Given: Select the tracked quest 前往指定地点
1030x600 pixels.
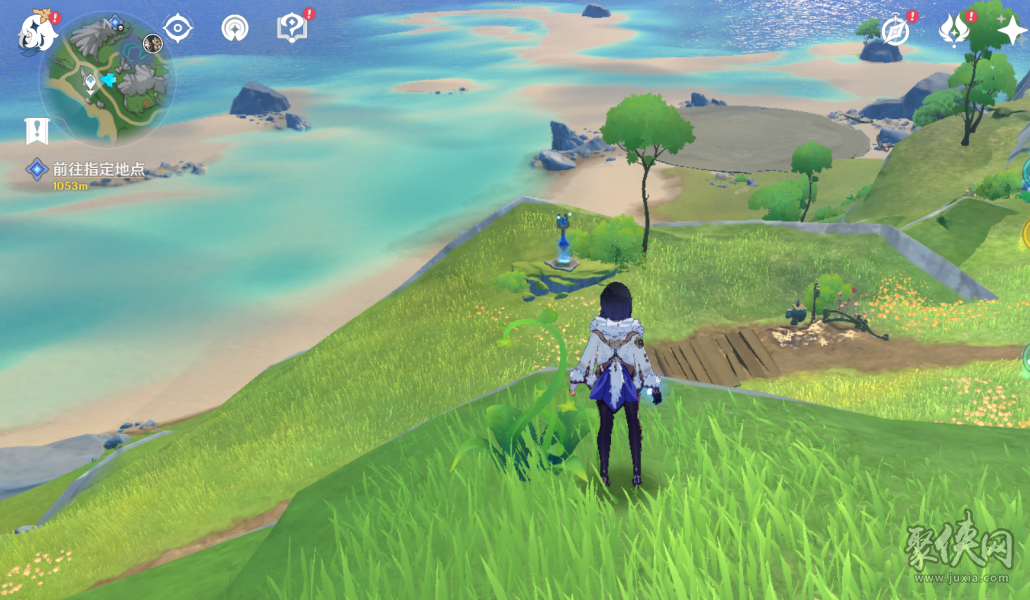Looking at the screenshot, I should [98, 170].
